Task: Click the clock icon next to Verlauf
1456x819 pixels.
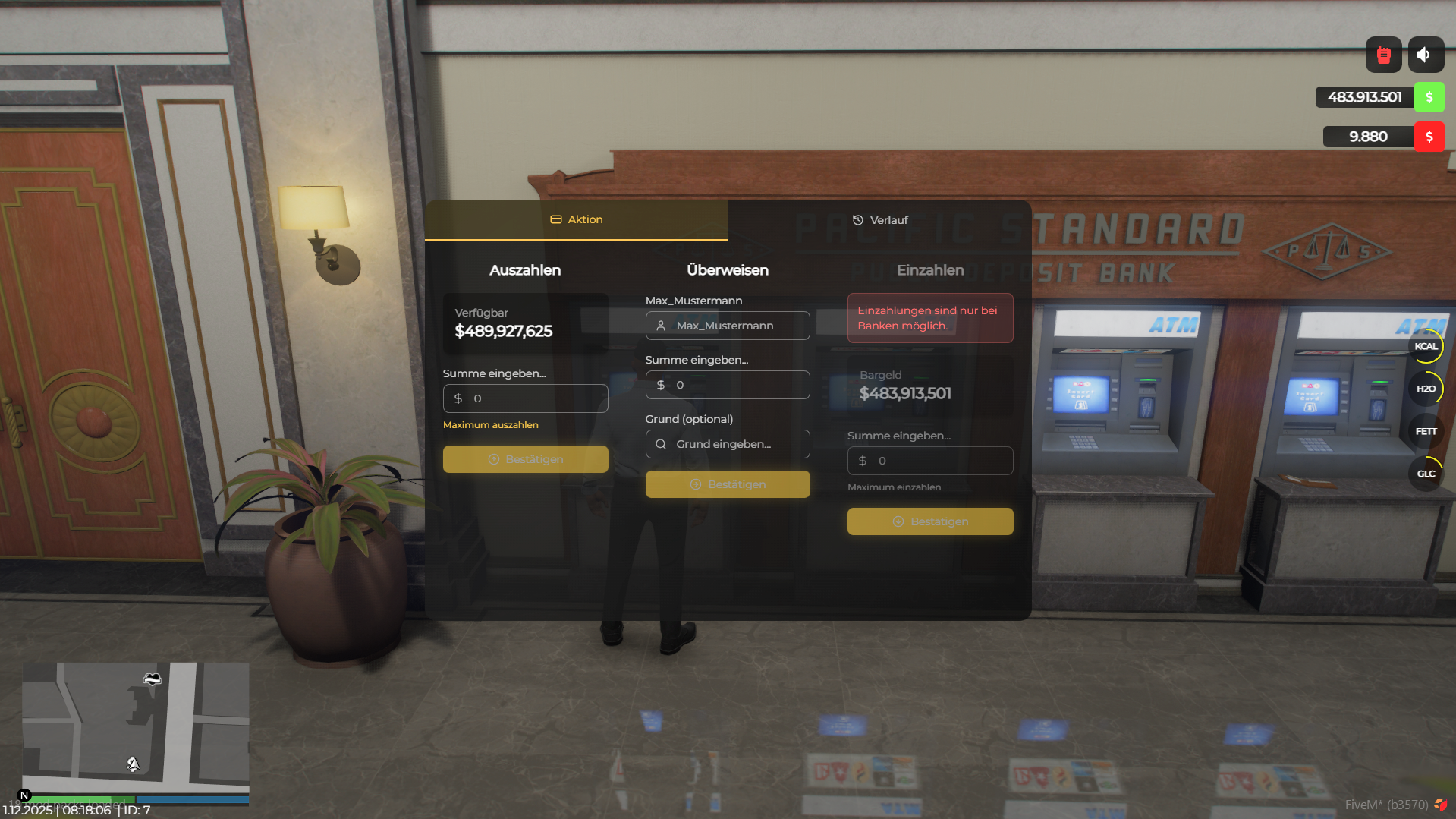Action: (x=857, y=219)
